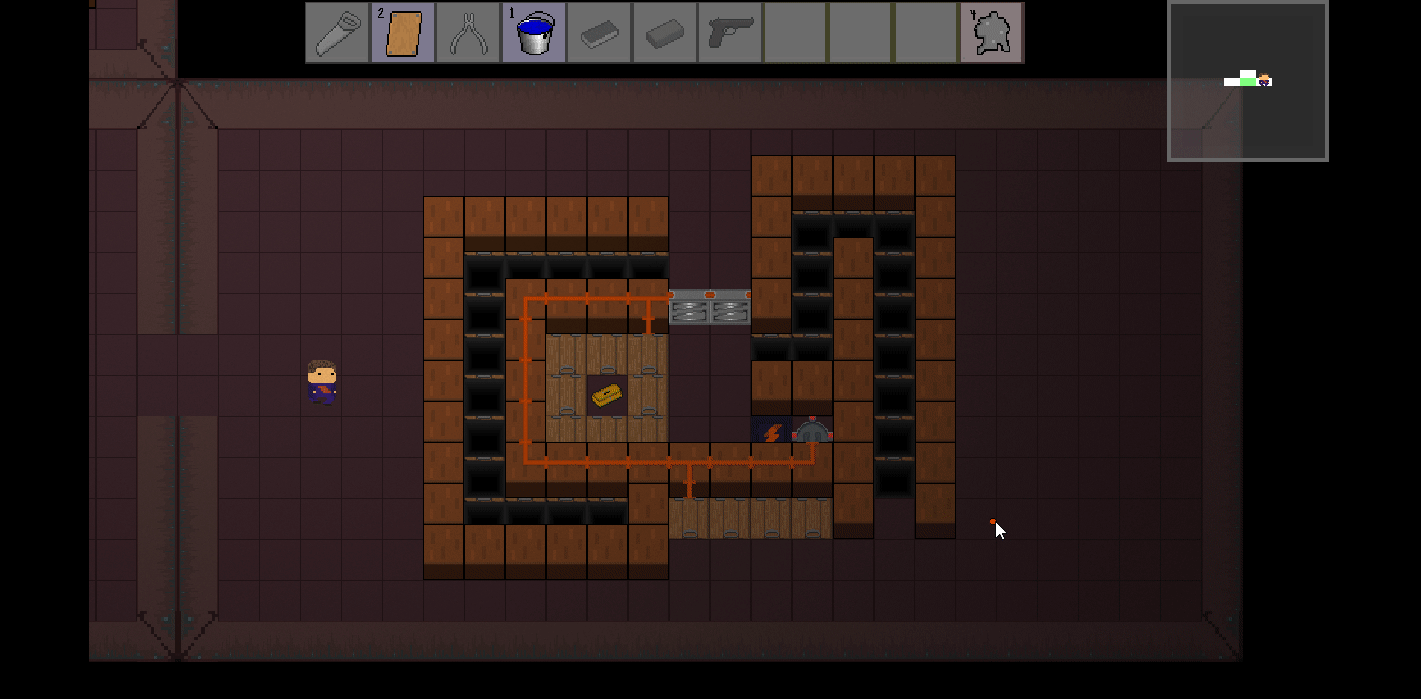Click the minimap in the corner

1247,81
